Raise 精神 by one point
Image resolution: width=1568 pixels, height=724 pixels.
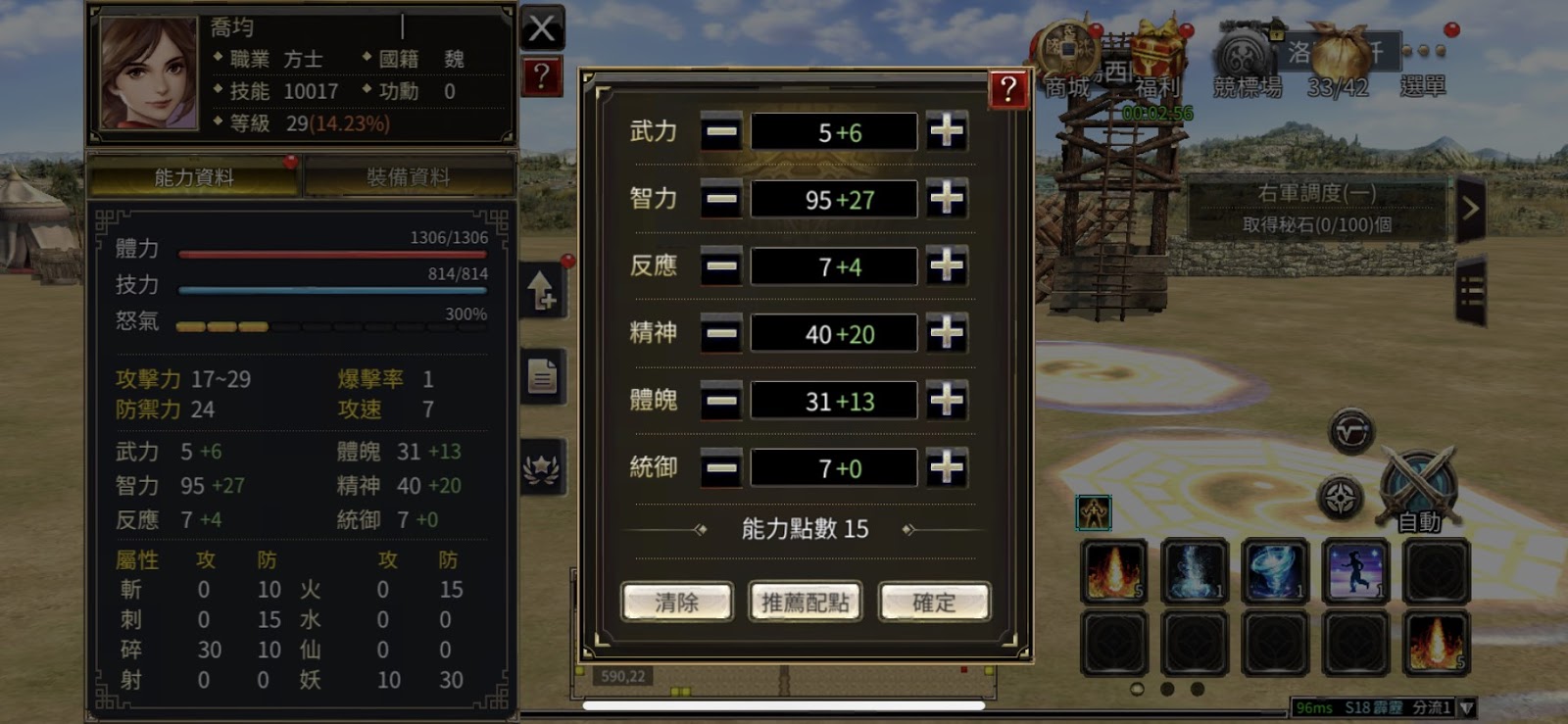946,333
